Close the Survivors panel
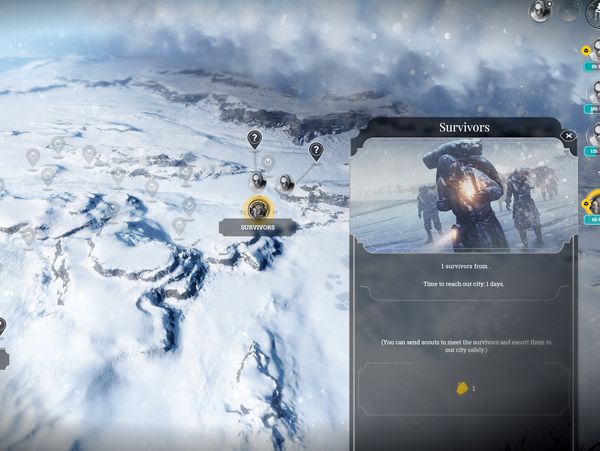600x451 pixels. [x=569, y=136]
